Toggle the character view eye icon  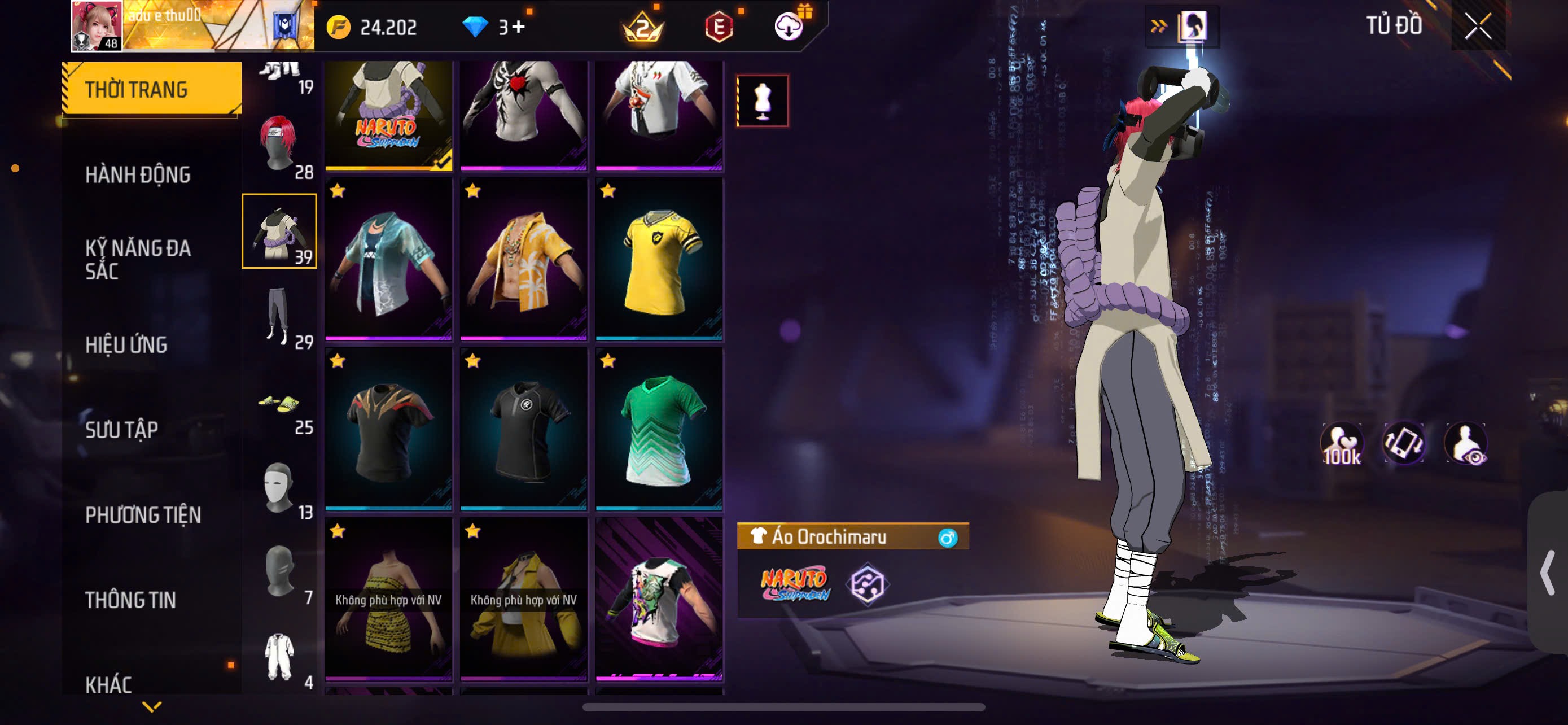tap(1466, 444)
